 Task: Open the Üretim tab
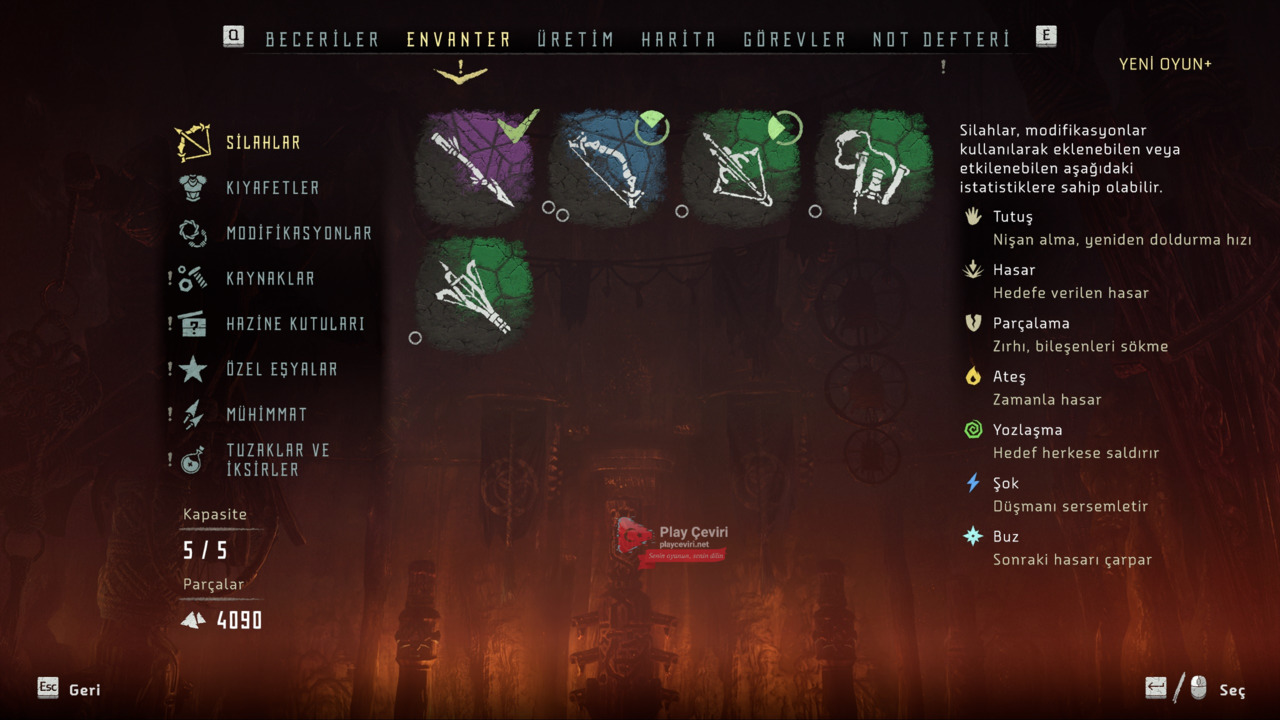(575, 40)
